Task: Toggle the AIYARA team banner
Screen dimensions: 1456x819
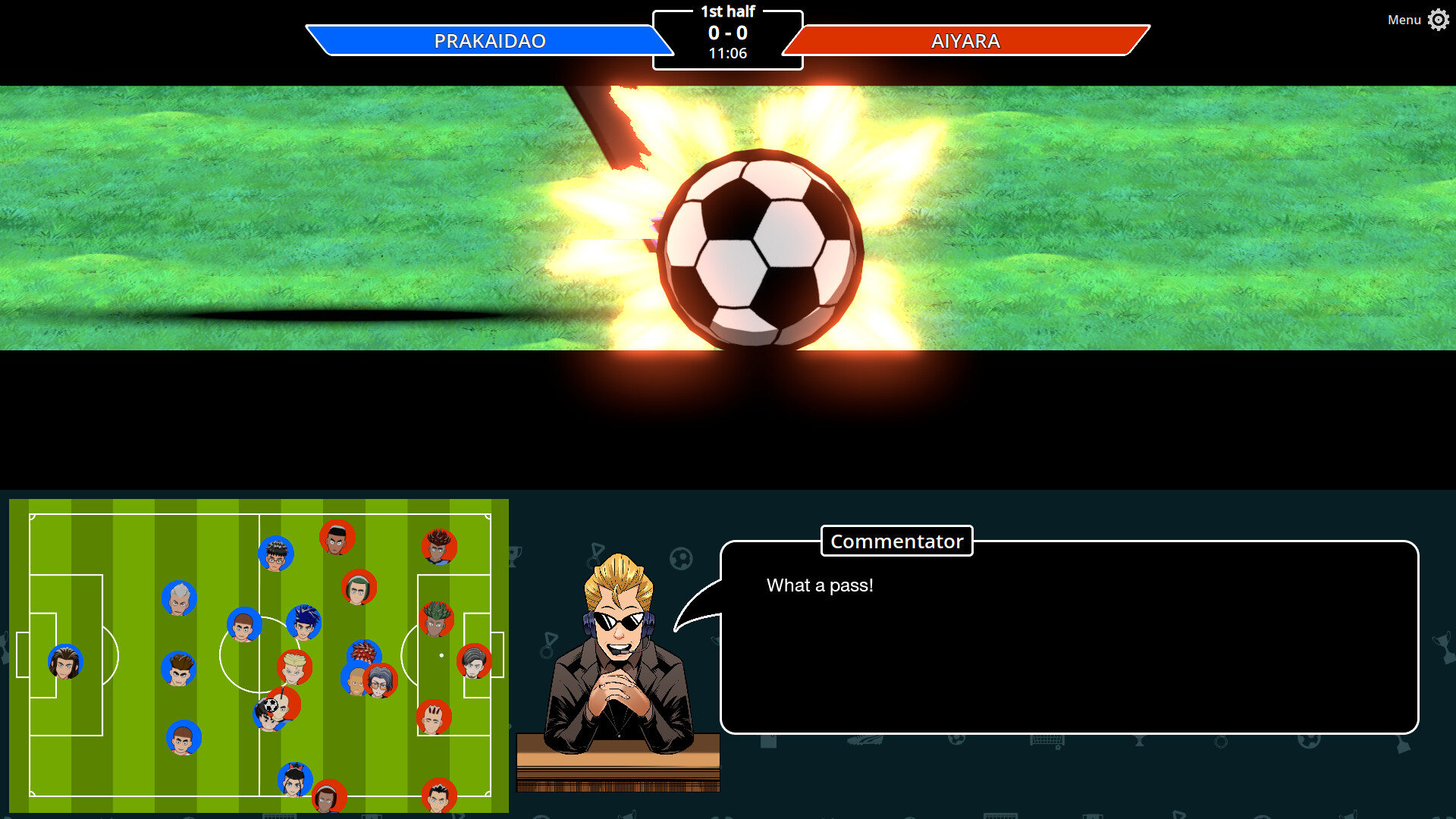Action: tap(966, 42)
